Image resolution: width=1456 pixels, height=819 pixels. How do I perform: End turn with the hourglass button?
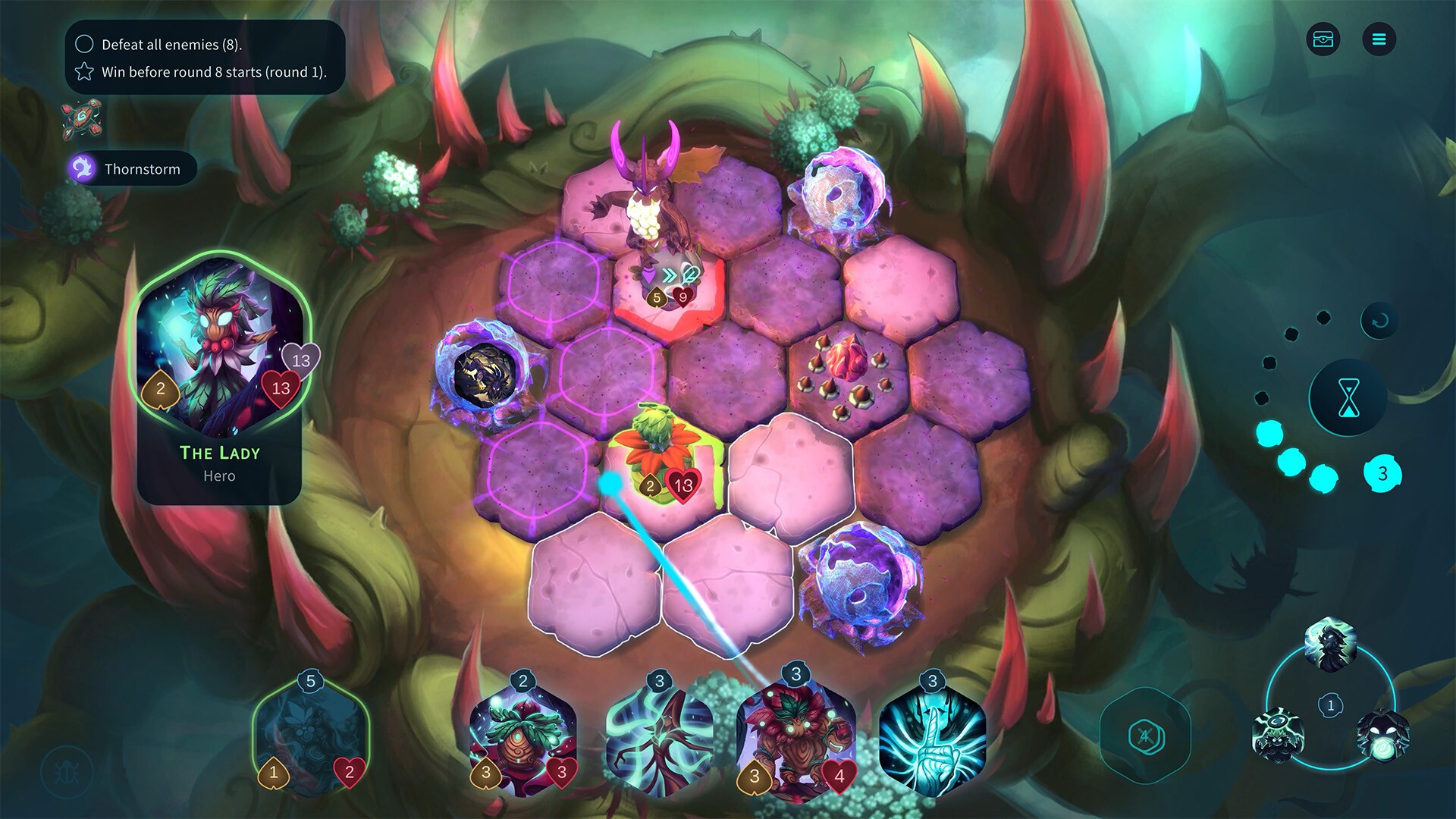tap(1348, 397)
